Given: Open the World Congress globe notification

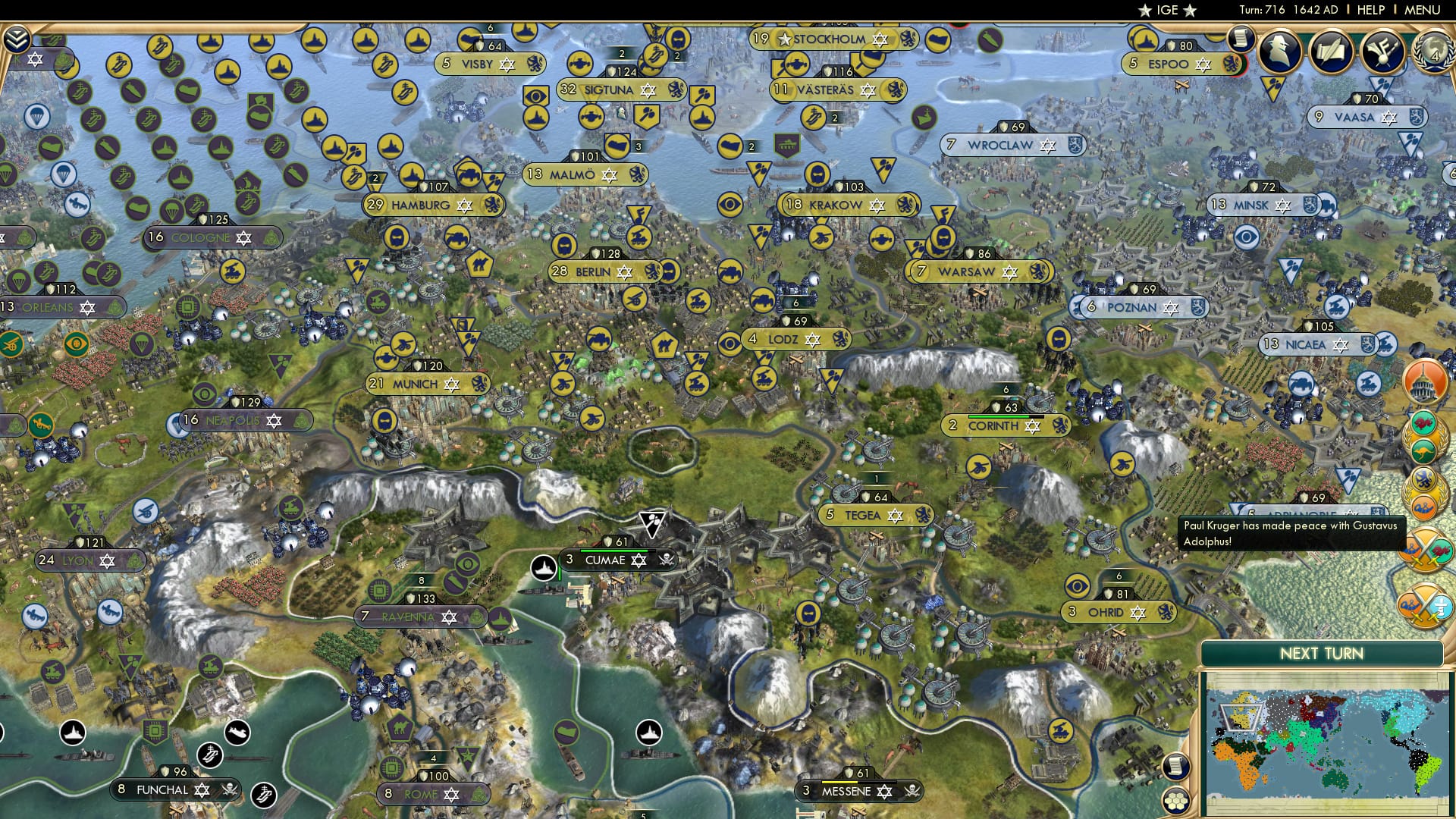Looking at the screenshot, I should (1433, 53).
